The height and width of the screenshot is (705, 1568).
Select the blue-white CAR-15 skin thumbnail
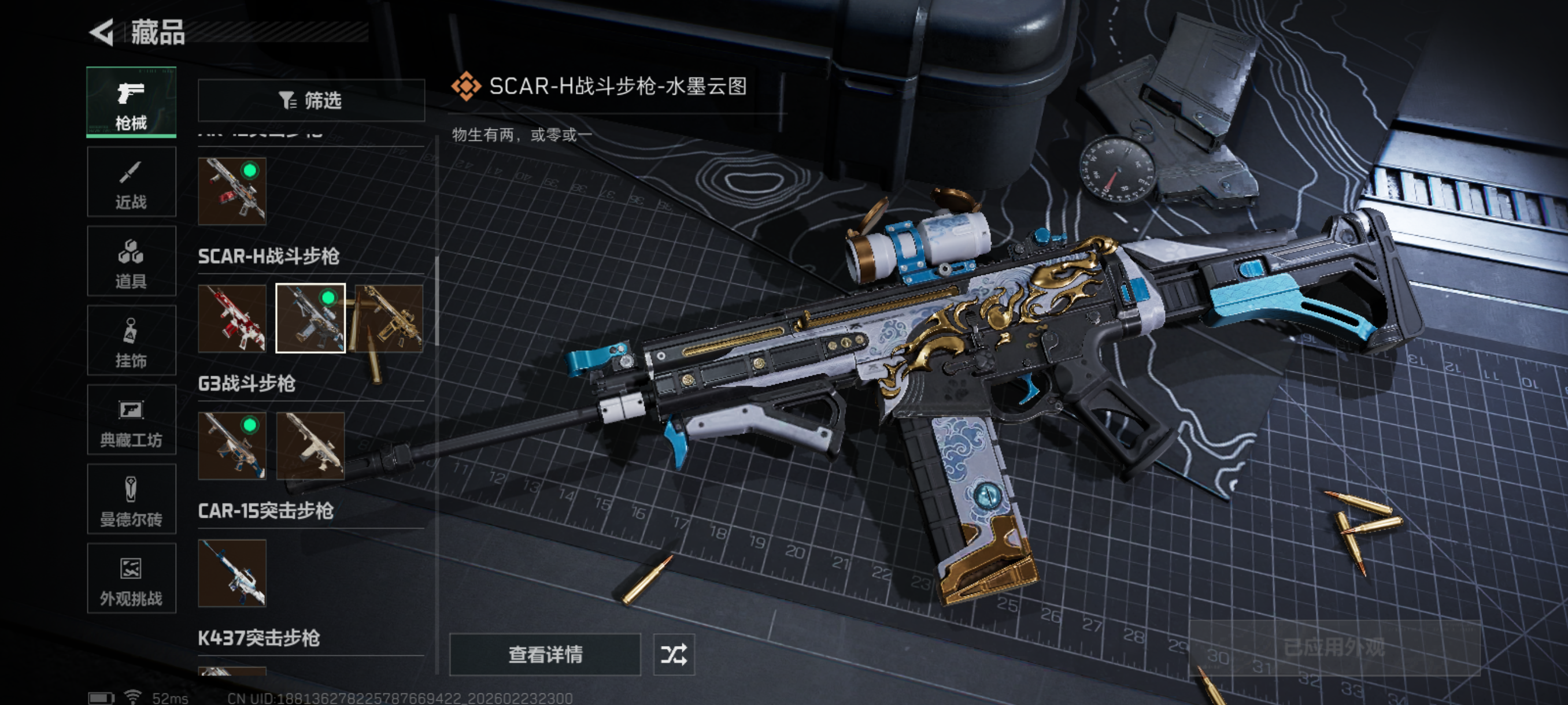pyautogui.click(x=232, y=573)
